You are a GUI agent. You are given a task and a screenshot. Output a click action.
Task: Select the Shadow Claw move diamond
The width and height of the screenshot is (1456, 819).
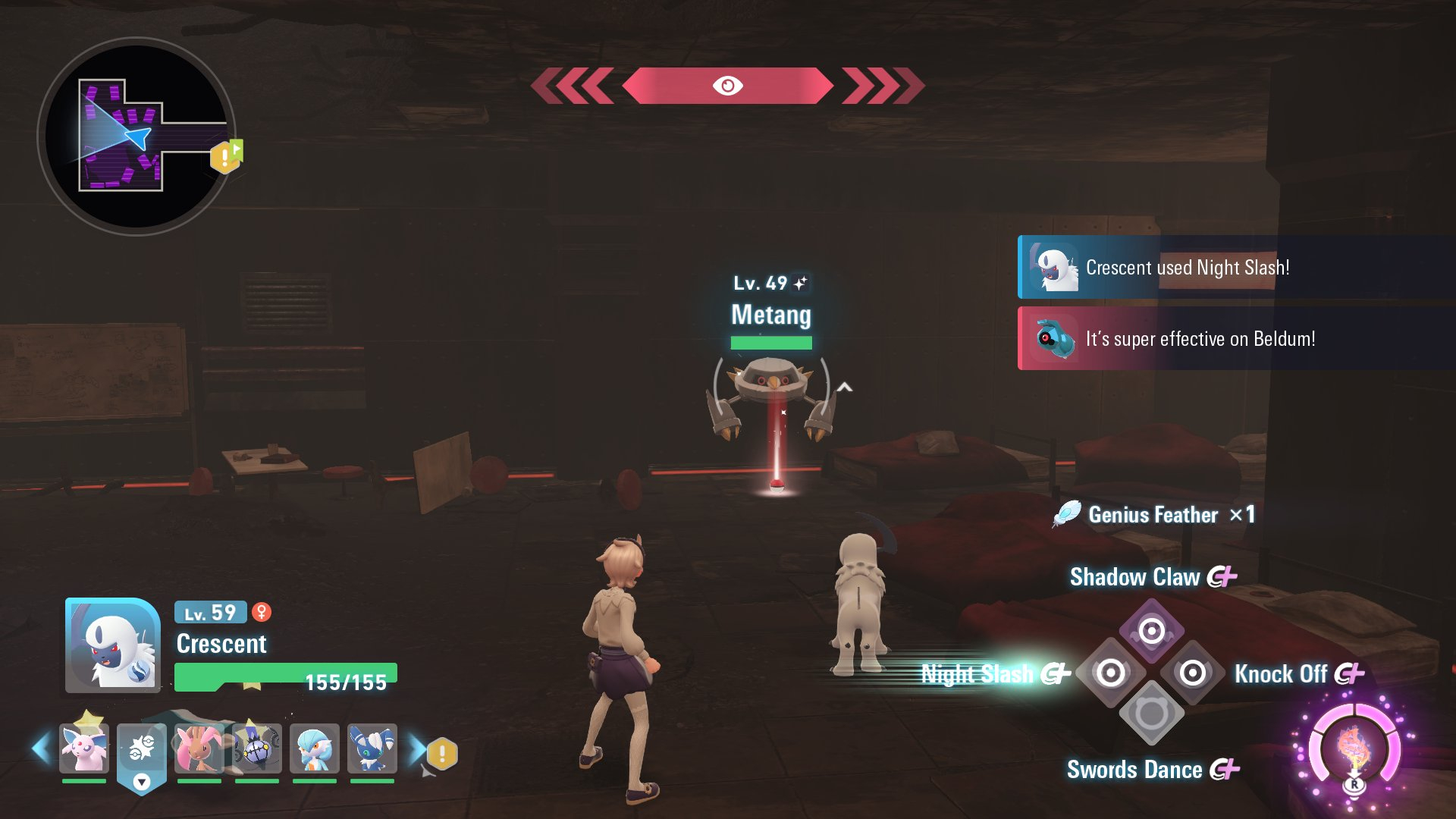coord(1151,631)
